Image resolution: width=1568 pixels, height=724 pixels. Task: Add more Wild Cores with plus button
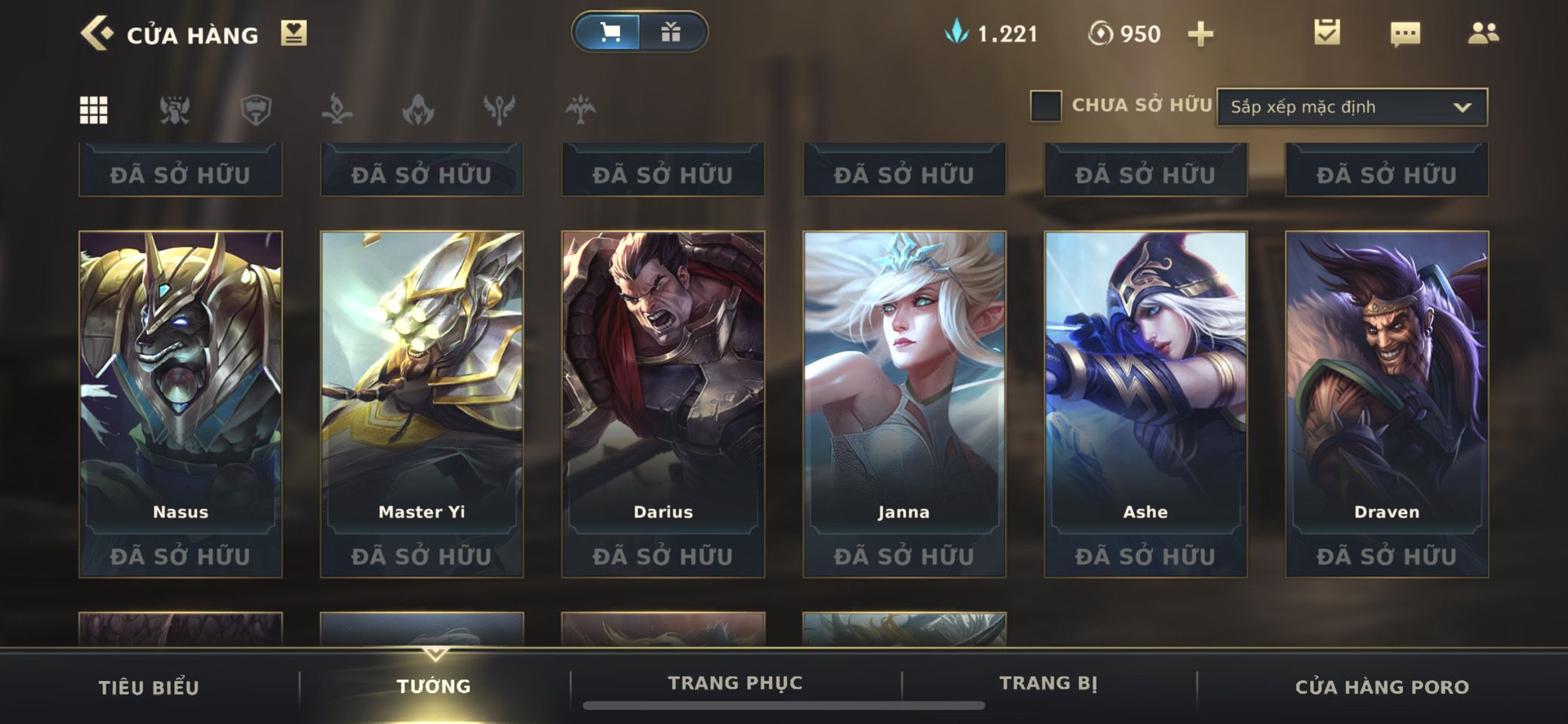[1200, 34]
